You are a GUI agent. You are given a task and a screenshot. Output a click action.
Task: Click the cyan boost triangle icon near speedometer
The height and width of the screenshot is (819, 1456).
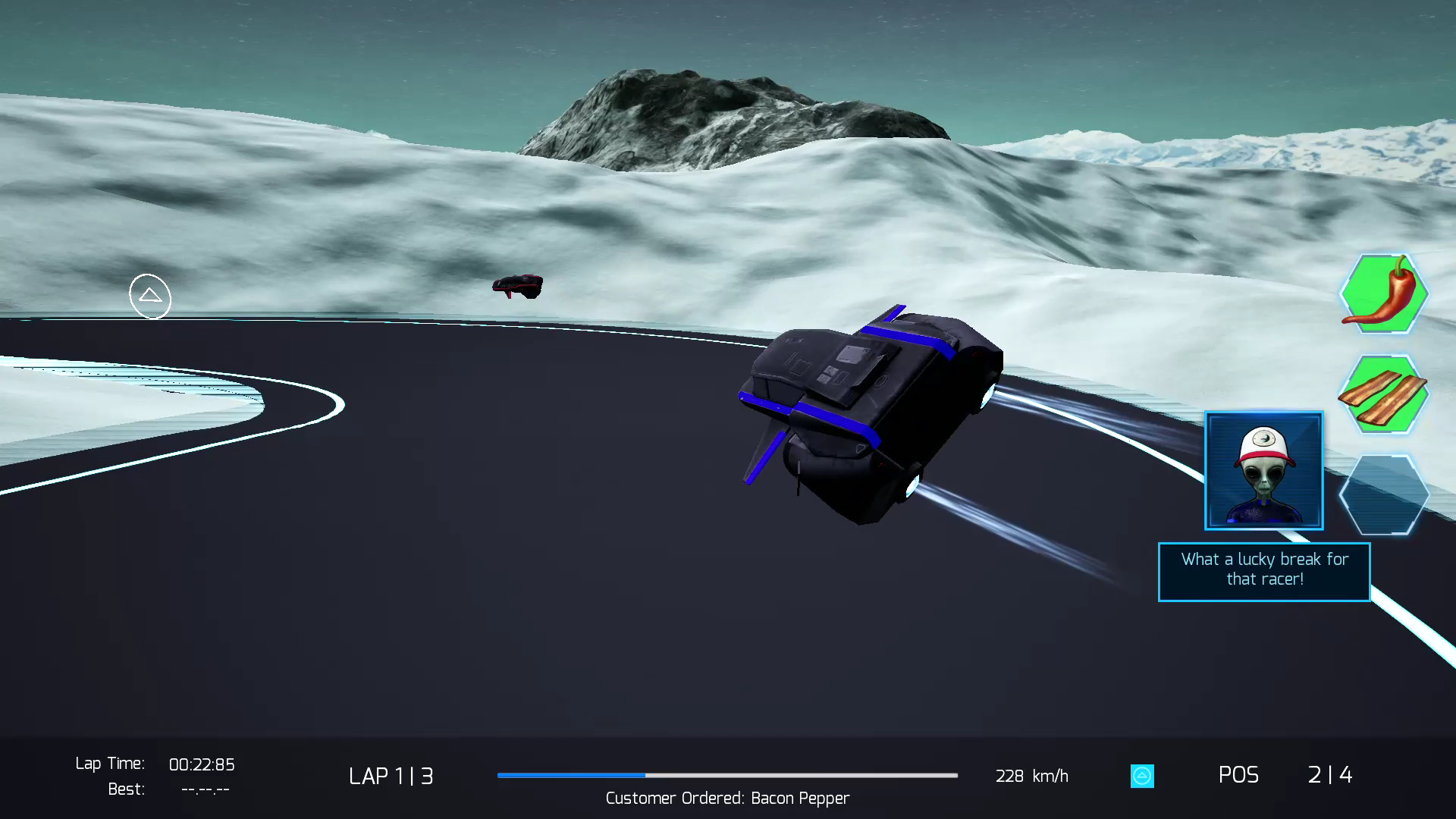(1142, 776)
